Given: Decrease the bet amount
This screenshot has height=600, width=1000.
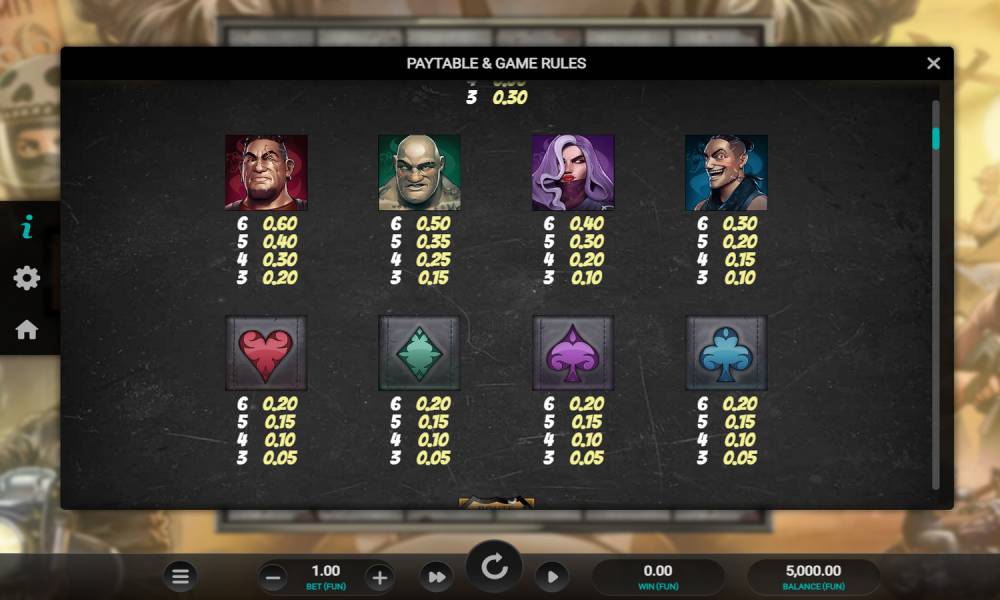Looking at the screenshot, I should click(273, 577).
